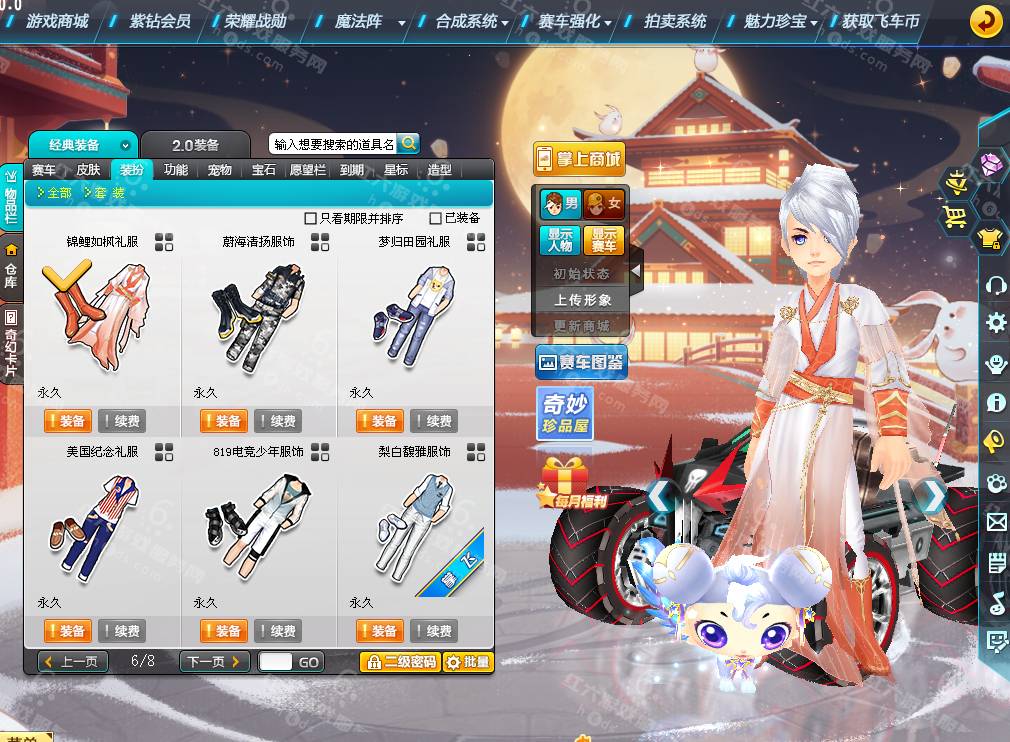The width and height of the screenshot is (1010, 742).
Task: Go to the next page with 下一页
Action: tap(215, 662)
